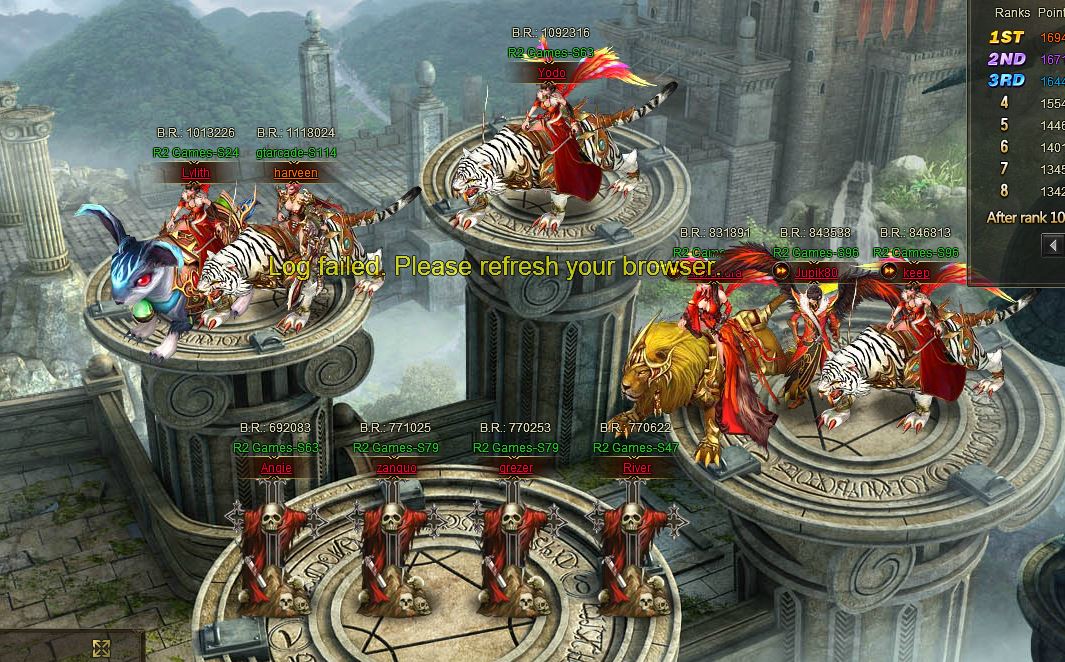This screenshot has height=662, width=1065.
Task: Select the Angie name label
Action: click(x=276, y=468)
